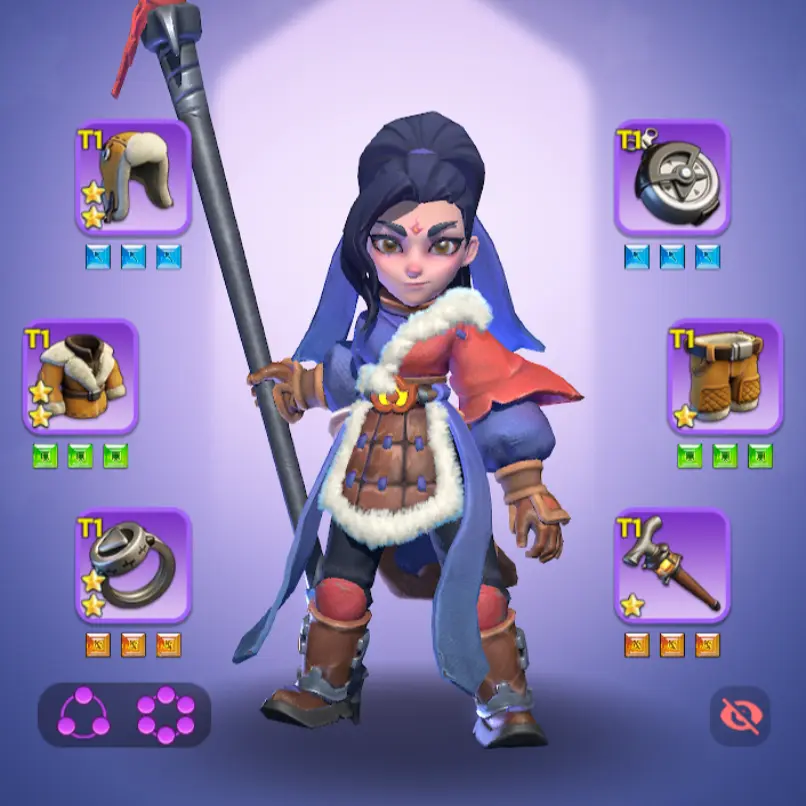806x806 pixels.
Task: Toggle the crossed-out eye visibility button
Action: pyautogui.click(x=741, y=715)
